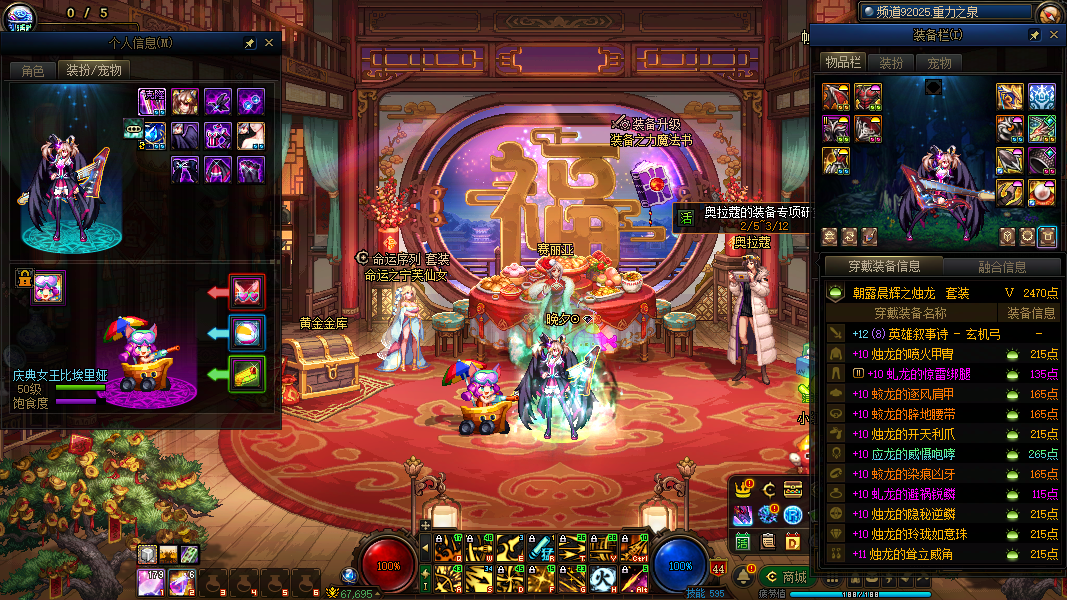This screenshot has width=1067, height=600.
Task: Show the 融合信息 fusion info tab
Action: click(1000, 267)
